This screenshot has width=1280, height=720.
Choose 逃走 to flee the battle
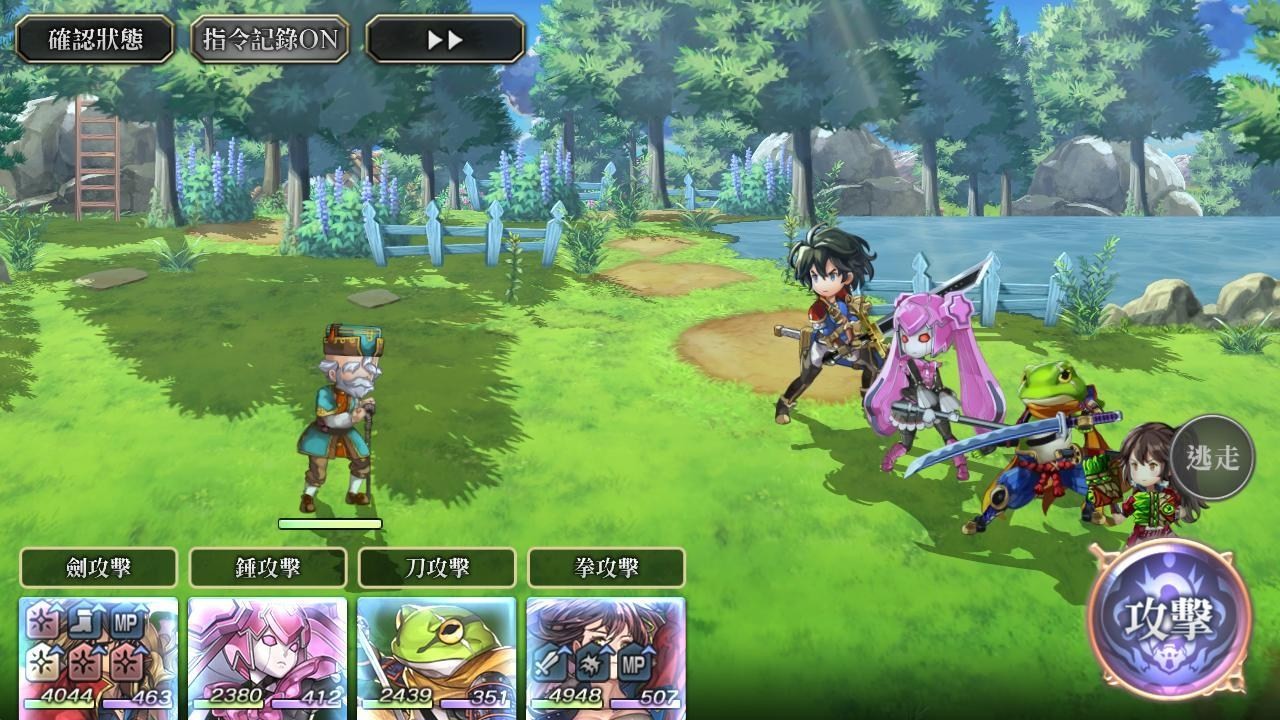click(x=1212, y=458)
